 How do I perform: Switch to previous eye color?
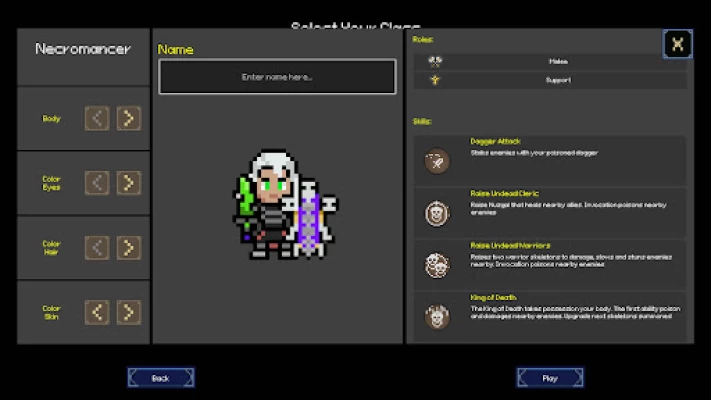point(97,183)
